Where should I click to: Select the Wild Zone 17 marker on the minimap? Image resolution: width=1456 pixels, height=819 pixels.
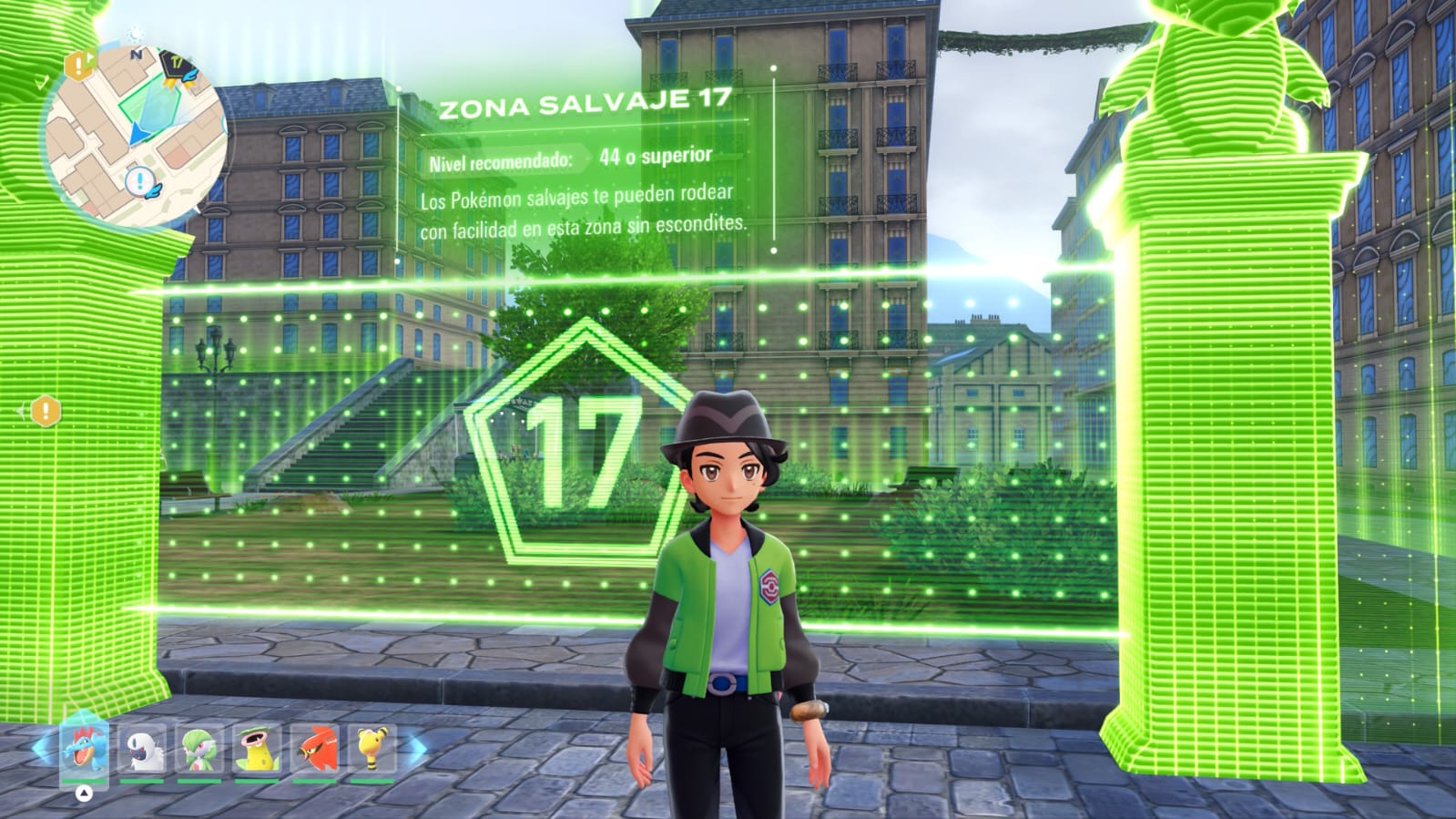click(x=178, y=67)
